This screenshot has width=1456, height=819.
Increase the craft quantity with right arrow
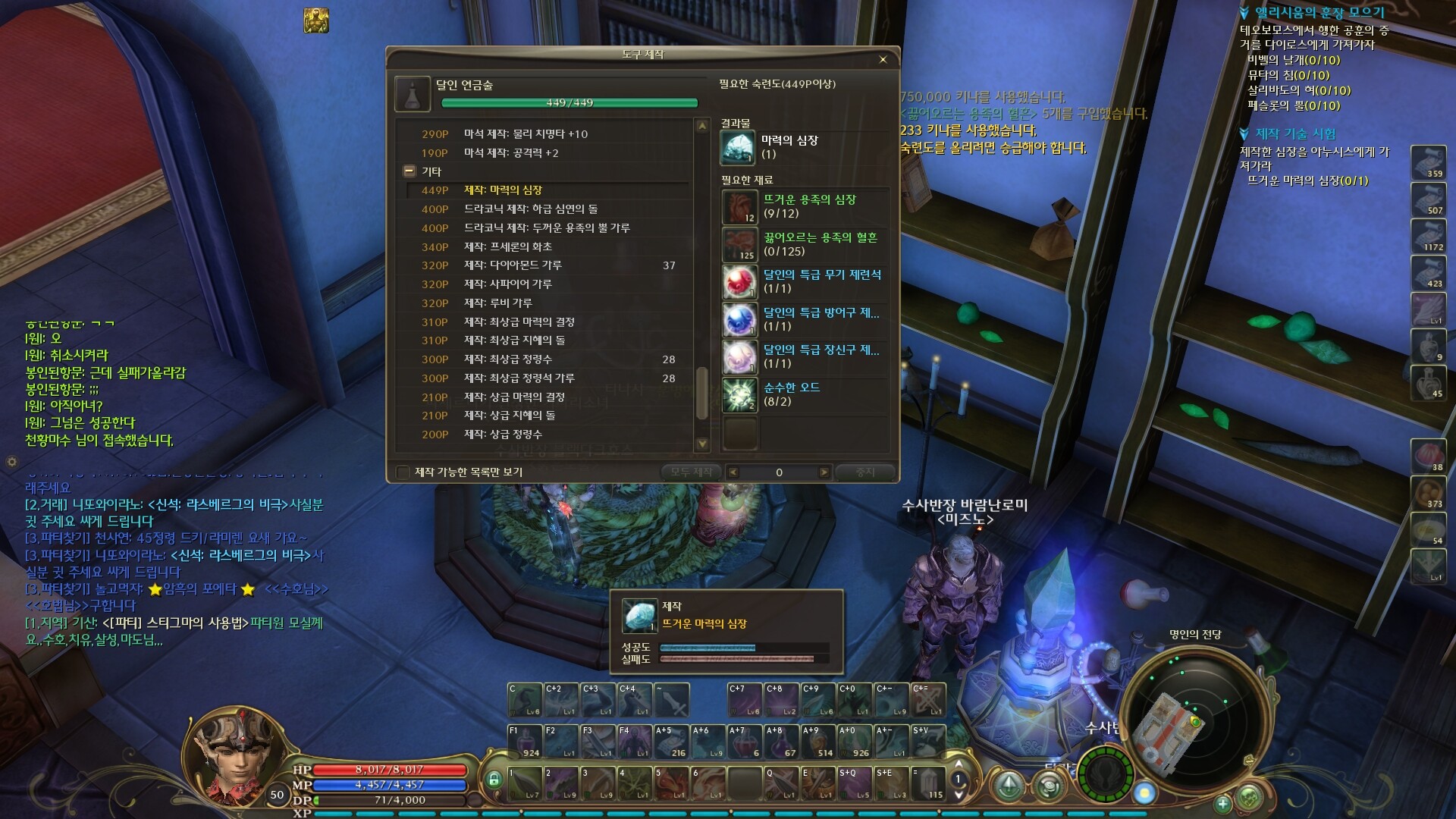[824, 472]
